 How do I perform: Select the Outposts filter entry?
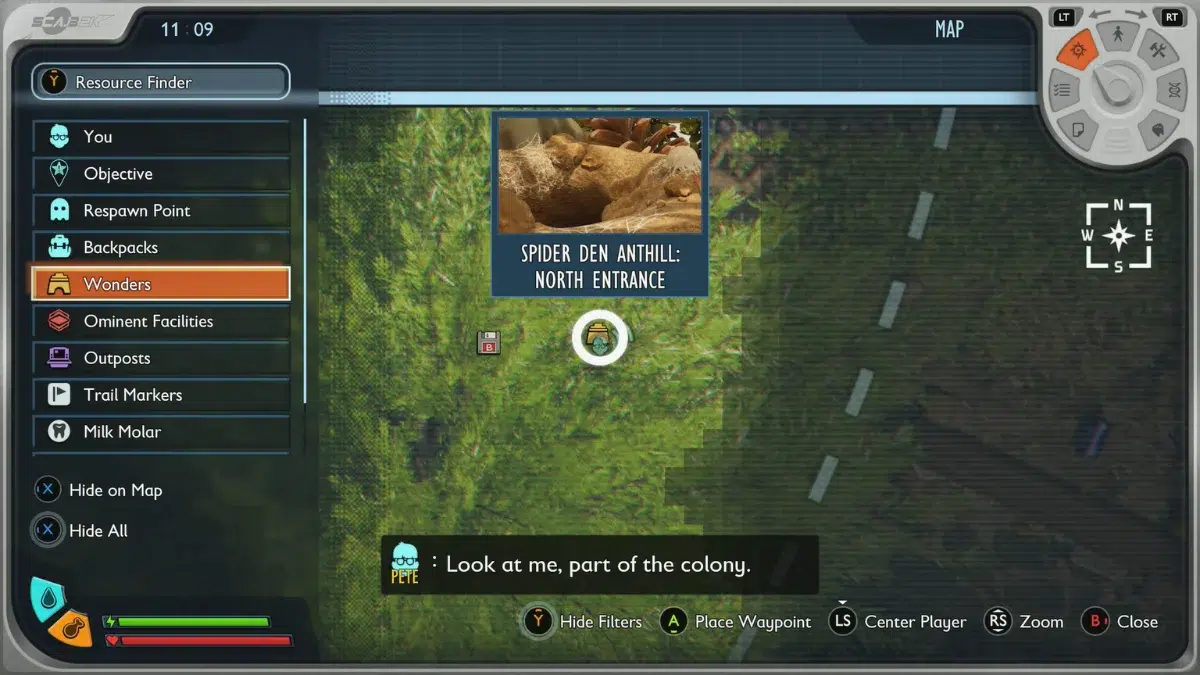click(x=160, y=358)
